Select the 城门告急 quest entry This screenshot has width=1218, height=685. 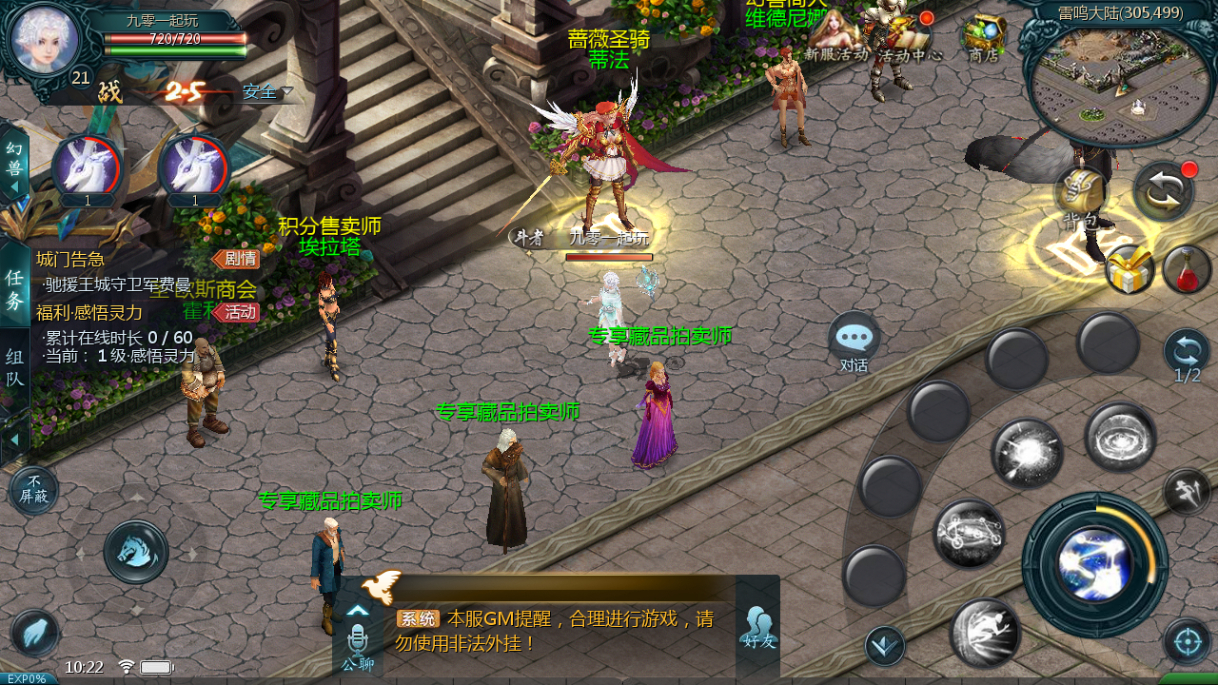tap(72, 260)
